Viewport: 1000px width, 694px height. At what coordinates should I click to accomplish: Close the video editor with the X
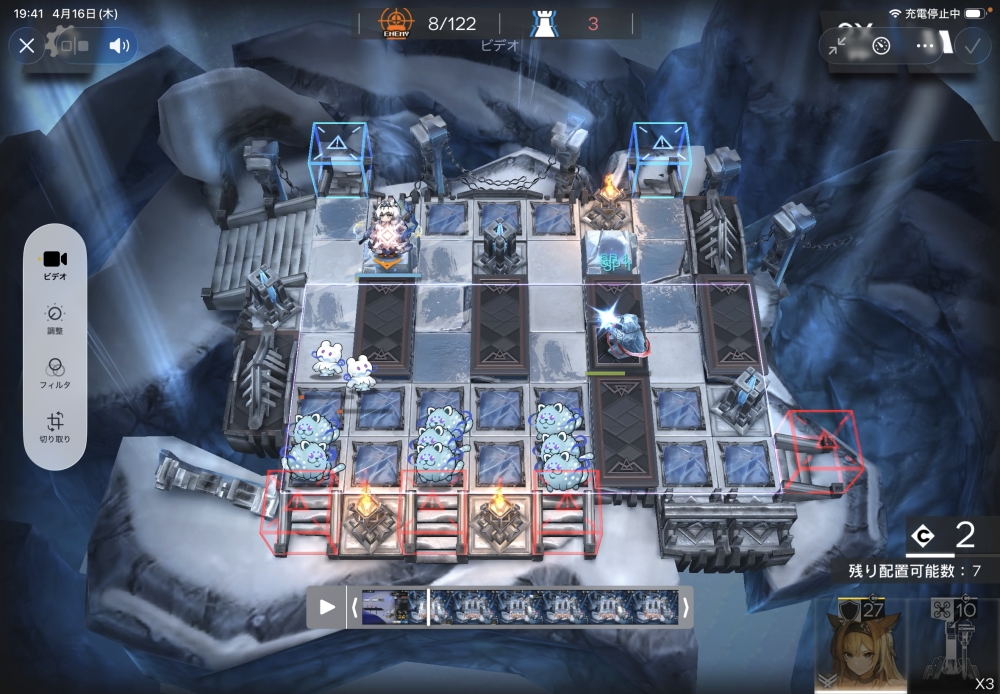pyautogui.click(x=27, y=45)
